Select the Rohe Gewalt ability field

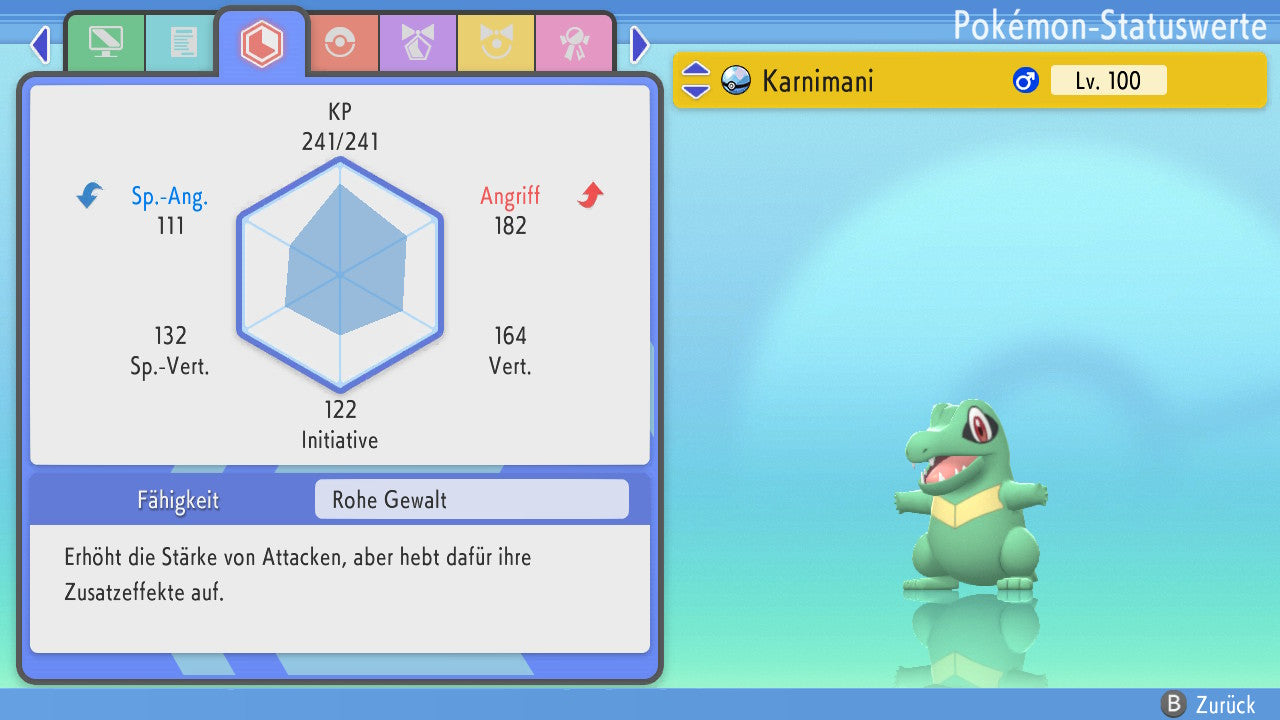tap(471, 499)
